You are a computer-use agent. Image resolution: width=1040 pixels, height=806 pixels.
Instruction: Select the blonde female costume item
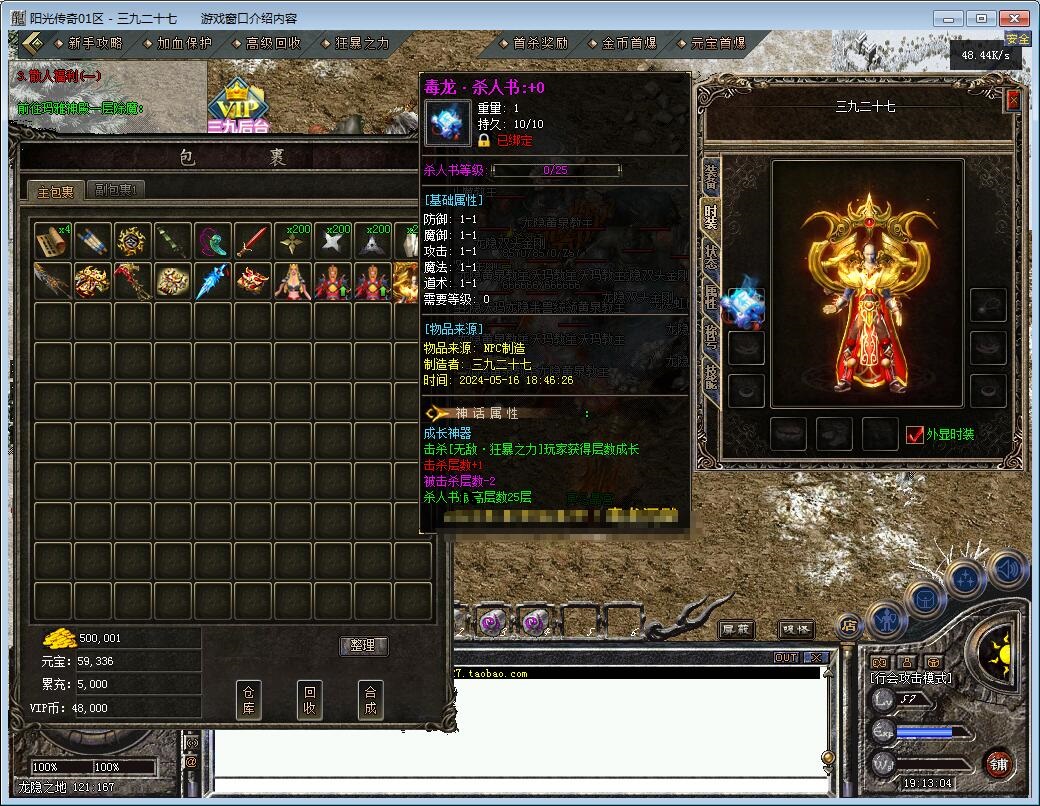pyautogui.click(x=292, y=281)
